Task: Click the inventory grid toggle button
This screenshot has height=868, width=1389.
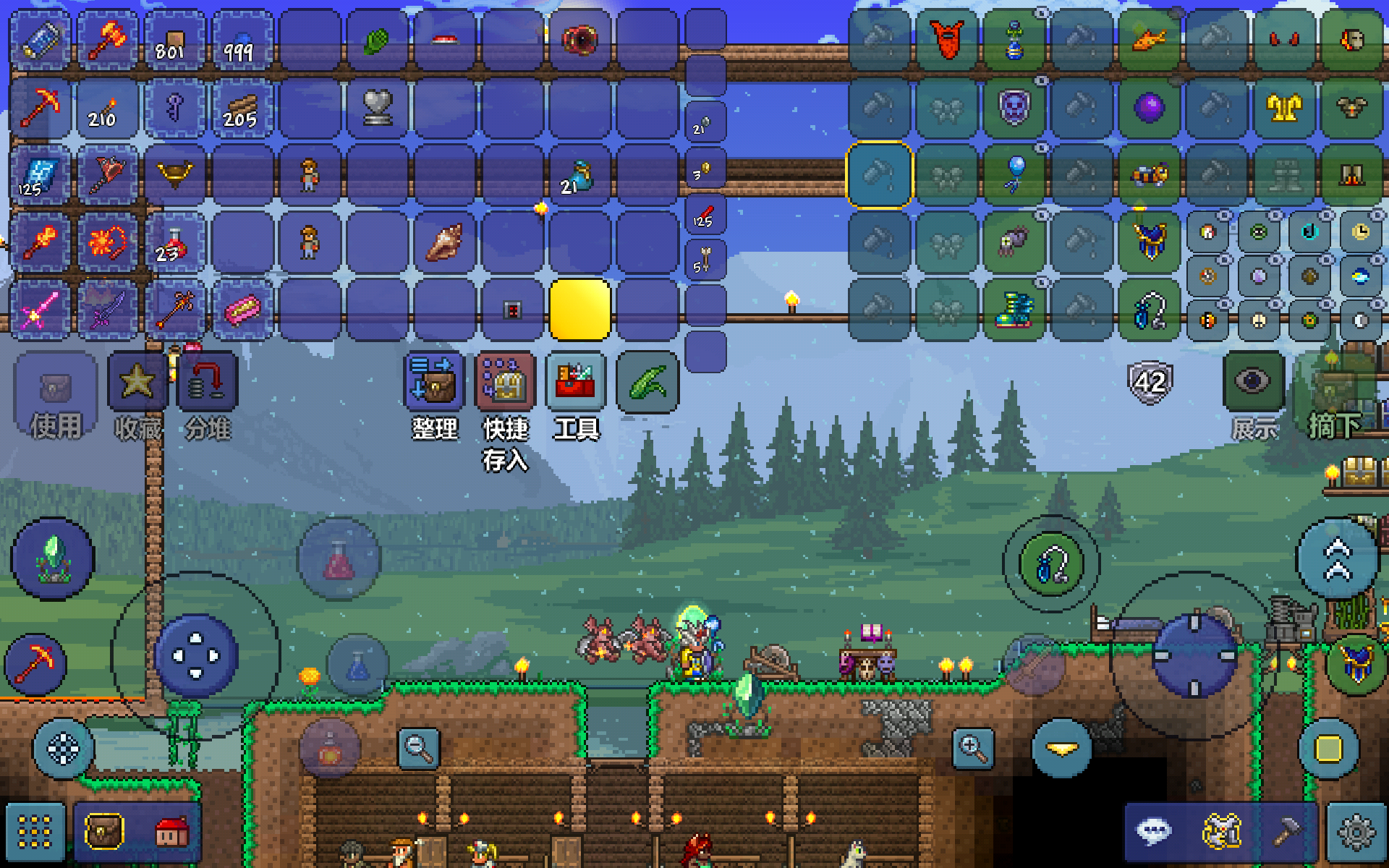Action: [35, 832]
